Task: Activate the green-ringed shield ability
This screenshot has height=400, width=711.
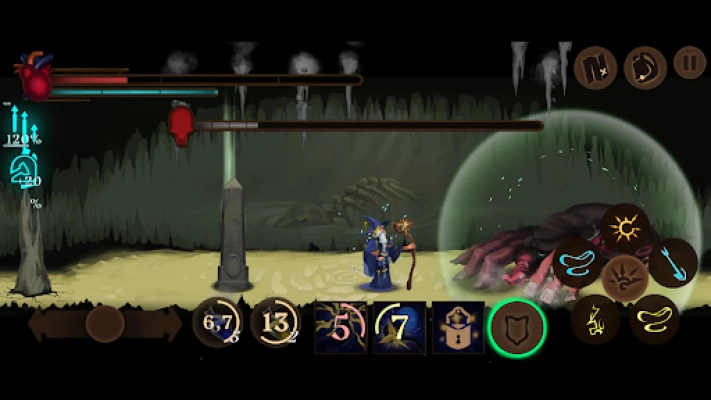Action: pos(517,326)
